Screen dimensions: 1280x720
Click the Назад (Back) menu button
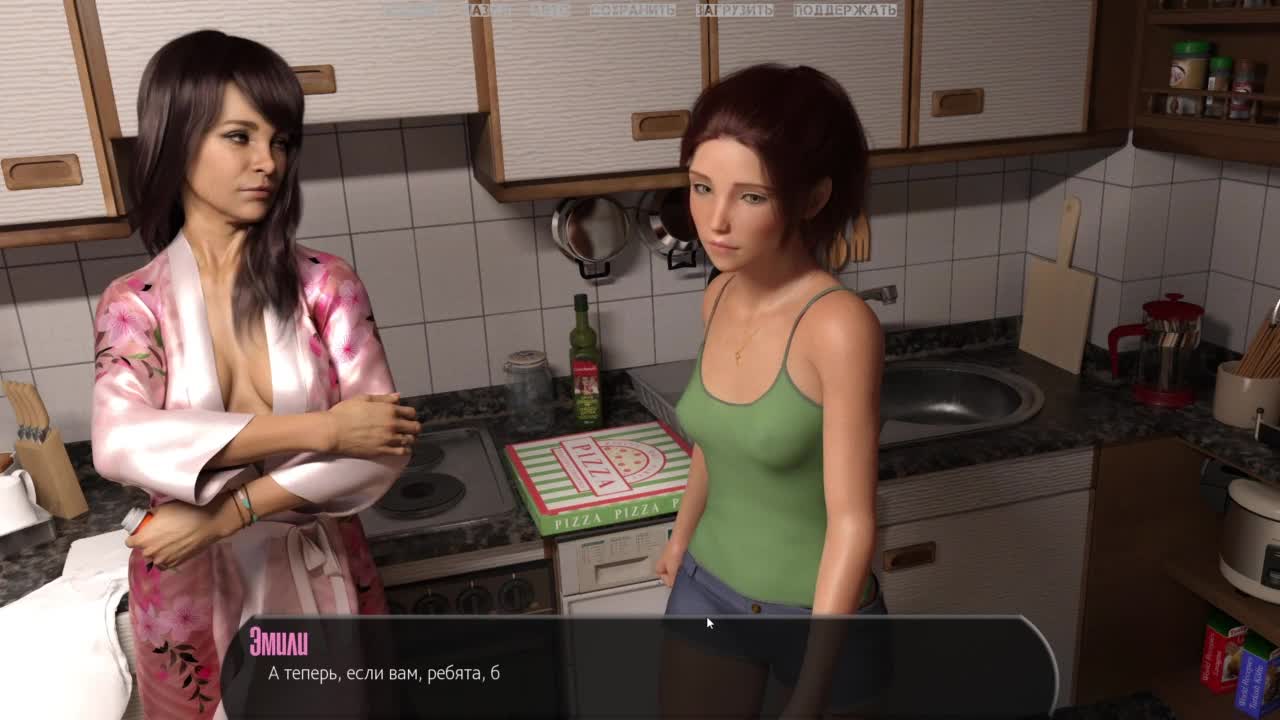(489, 10)
